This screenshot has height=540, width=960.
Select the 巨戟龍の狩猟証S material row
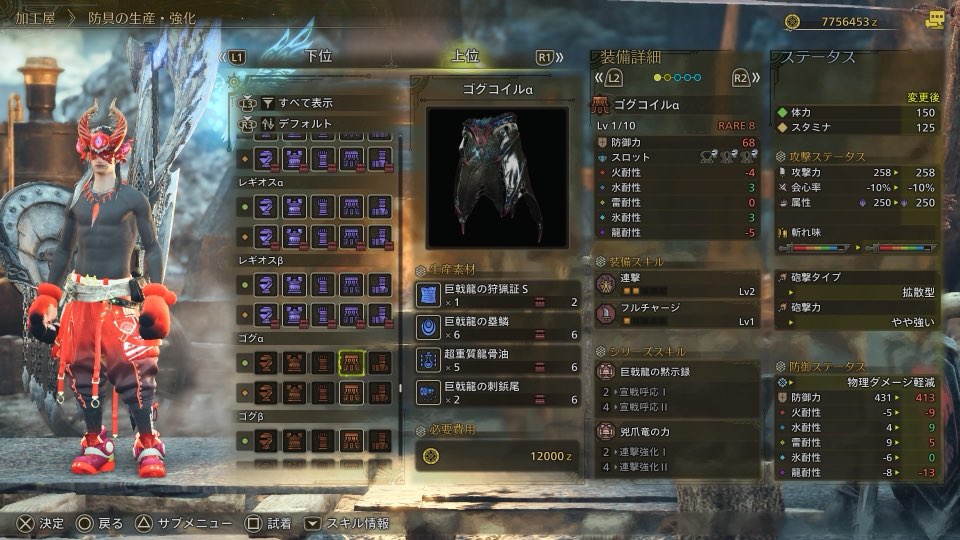(498, 295)
